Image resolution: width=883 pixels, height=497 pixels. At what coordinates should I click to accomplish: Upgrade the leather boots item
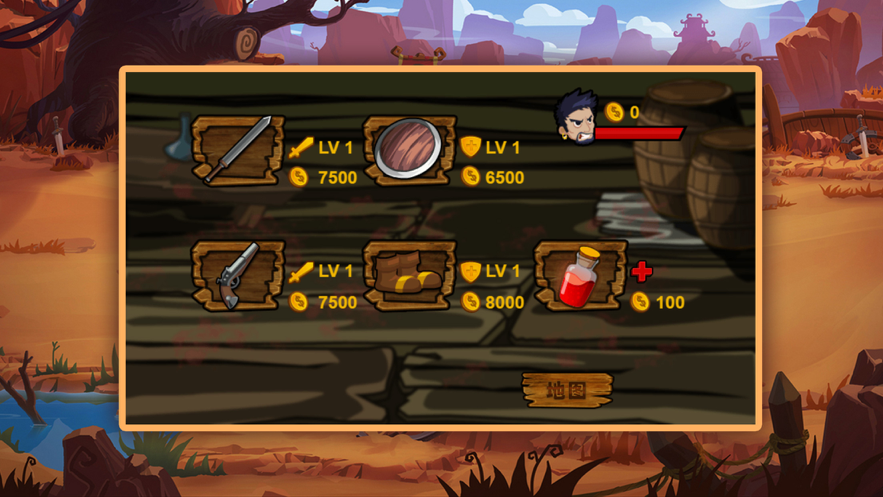[x=409, y=276]
